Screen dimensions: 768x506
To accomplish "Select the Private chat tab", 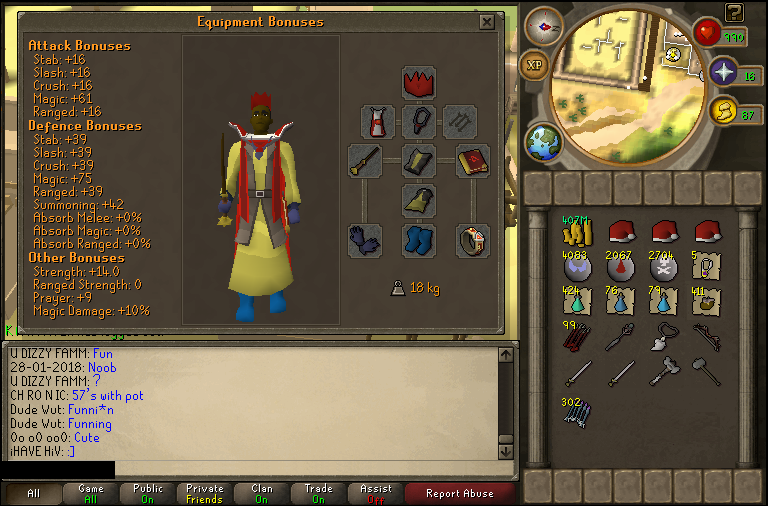I will pos(204,493).
